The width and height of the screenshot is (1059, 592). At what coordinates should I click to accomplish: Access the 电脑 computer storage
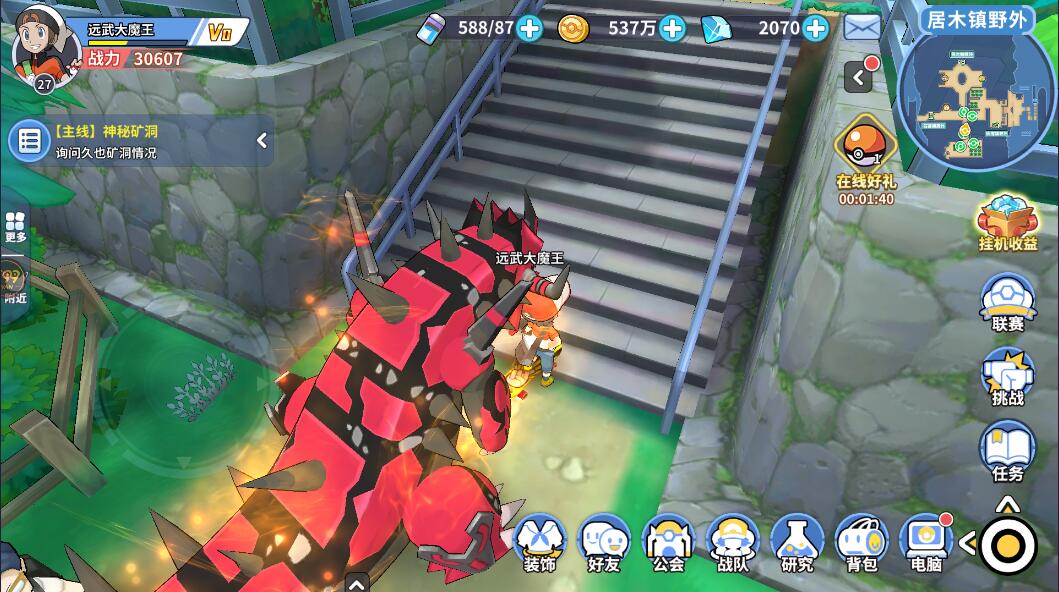[925, 543]
